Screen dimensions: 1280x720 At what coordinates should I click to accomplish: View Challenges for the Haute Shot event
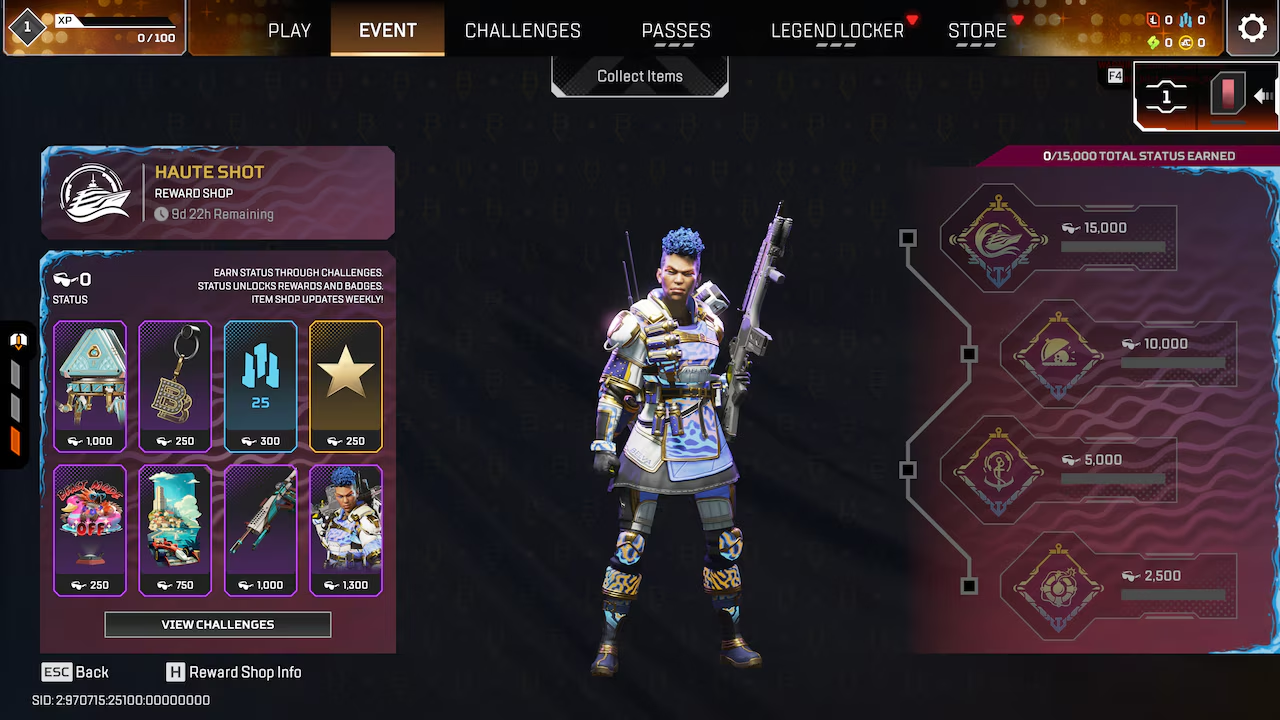click(x=218, y=625)
